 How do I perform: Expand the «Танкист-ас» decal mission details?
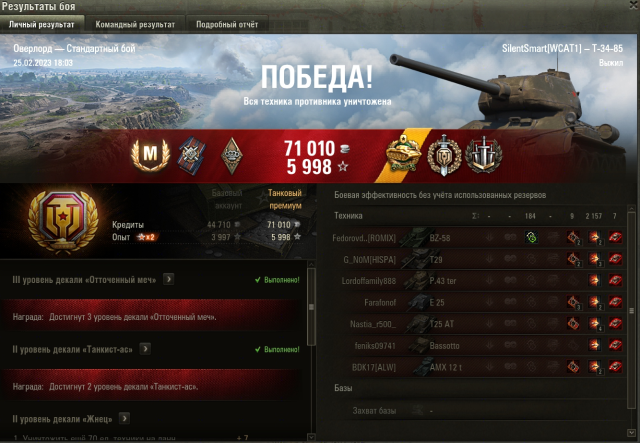click(x=146, y=349)
